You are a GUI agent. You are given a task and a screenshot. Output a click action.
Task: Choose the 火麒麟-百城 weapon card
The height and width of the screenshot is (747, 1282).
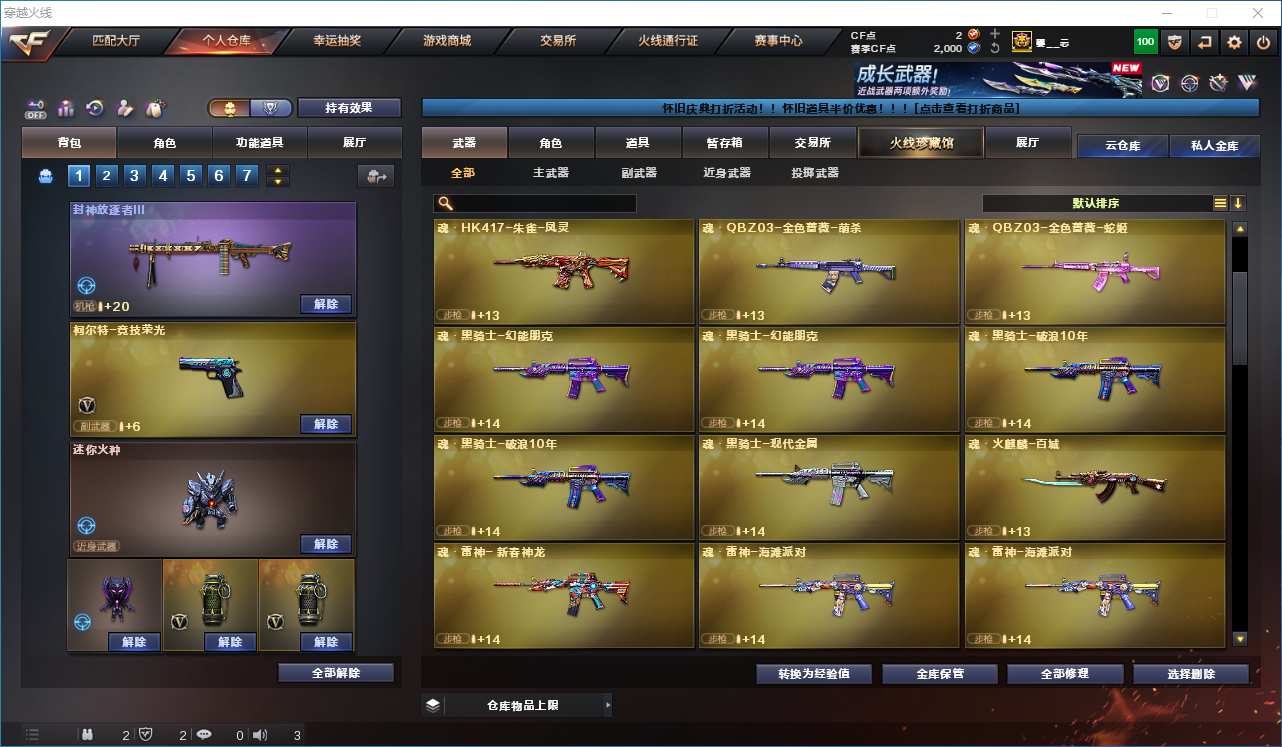[1095, 488]
